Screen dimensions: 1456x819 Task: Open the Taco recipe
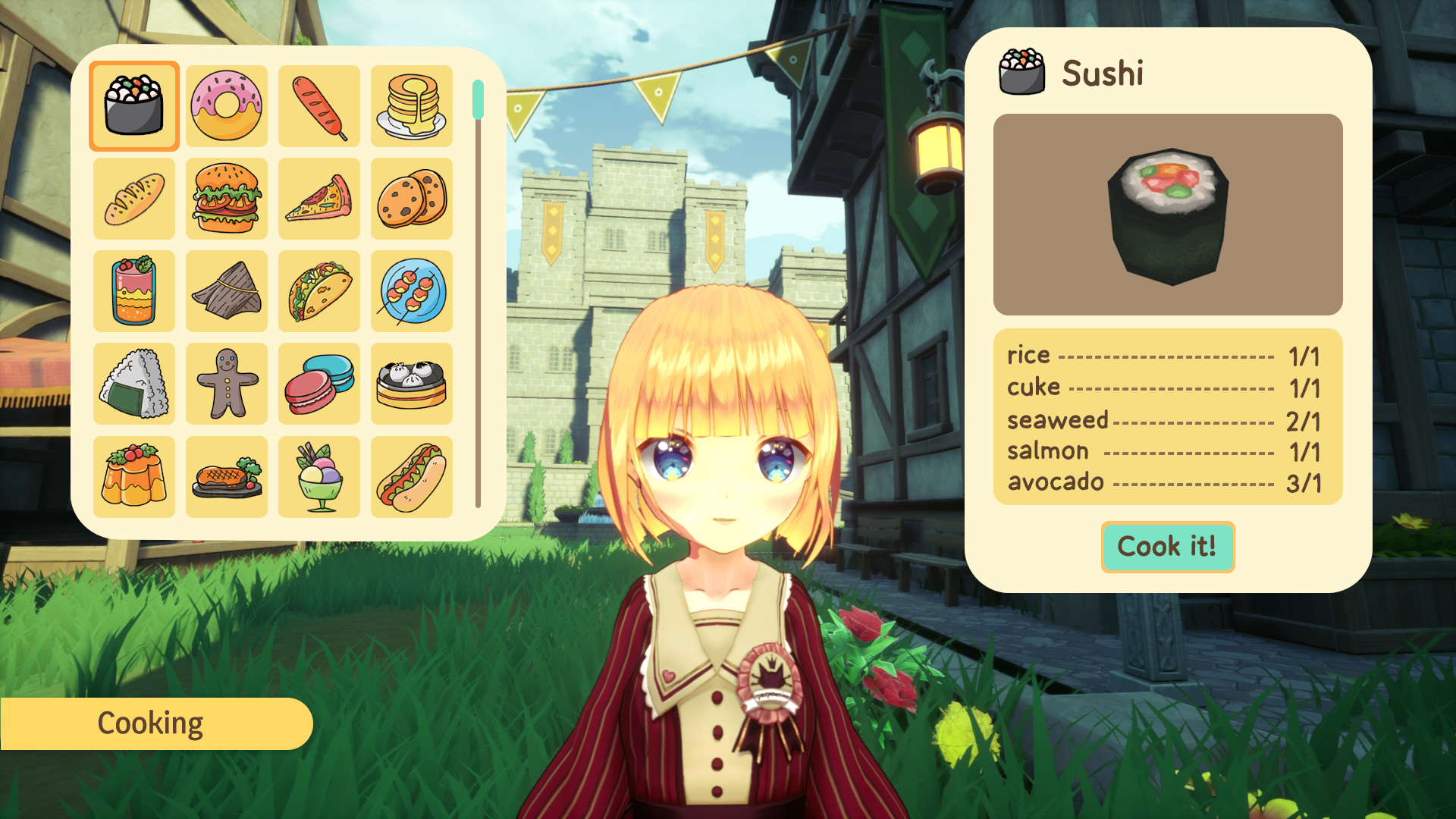tap(318, 291)
